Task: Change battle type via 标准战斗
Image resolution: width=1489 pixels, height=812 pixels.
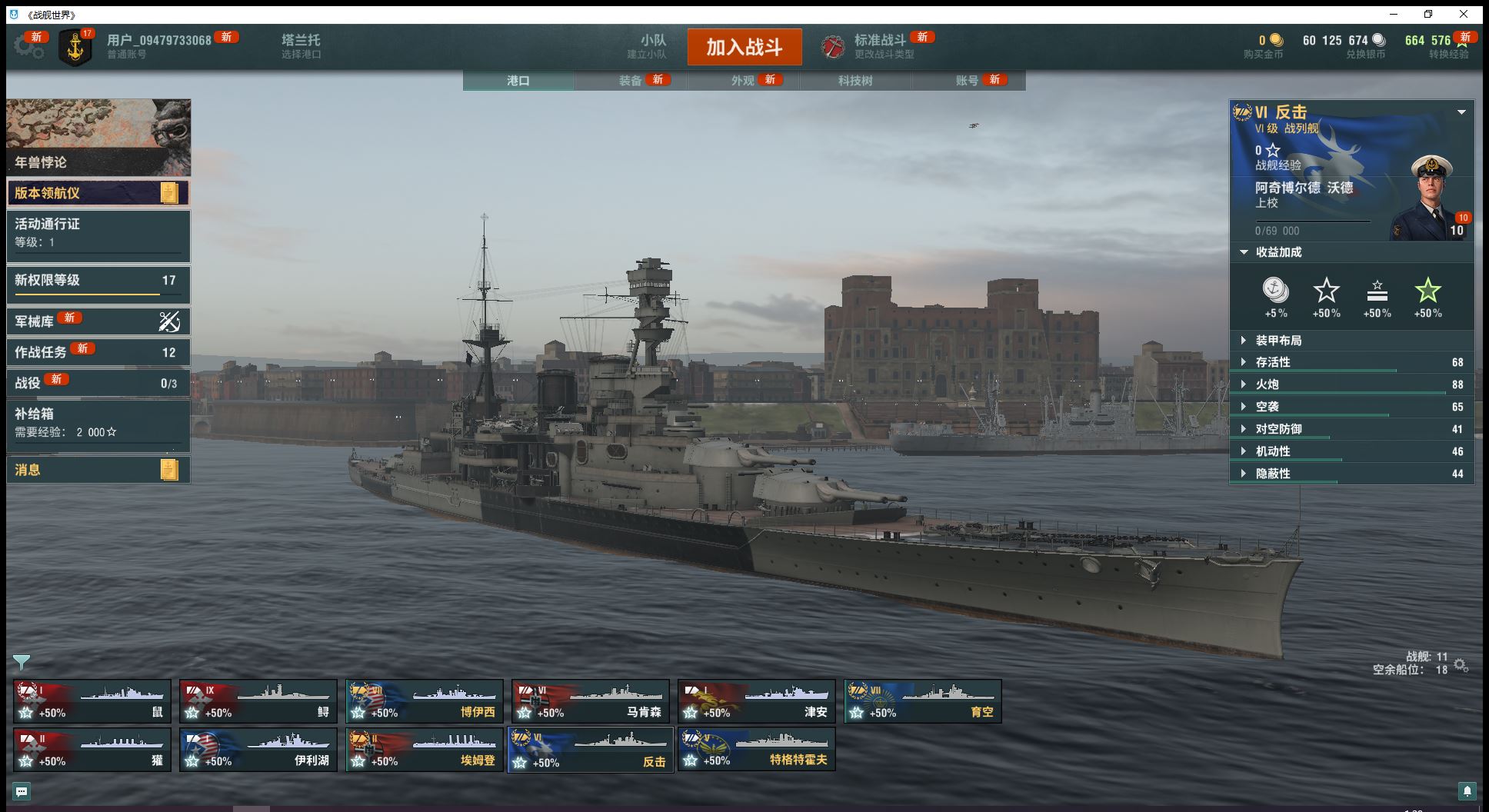Action: click(x=880, y=46)
